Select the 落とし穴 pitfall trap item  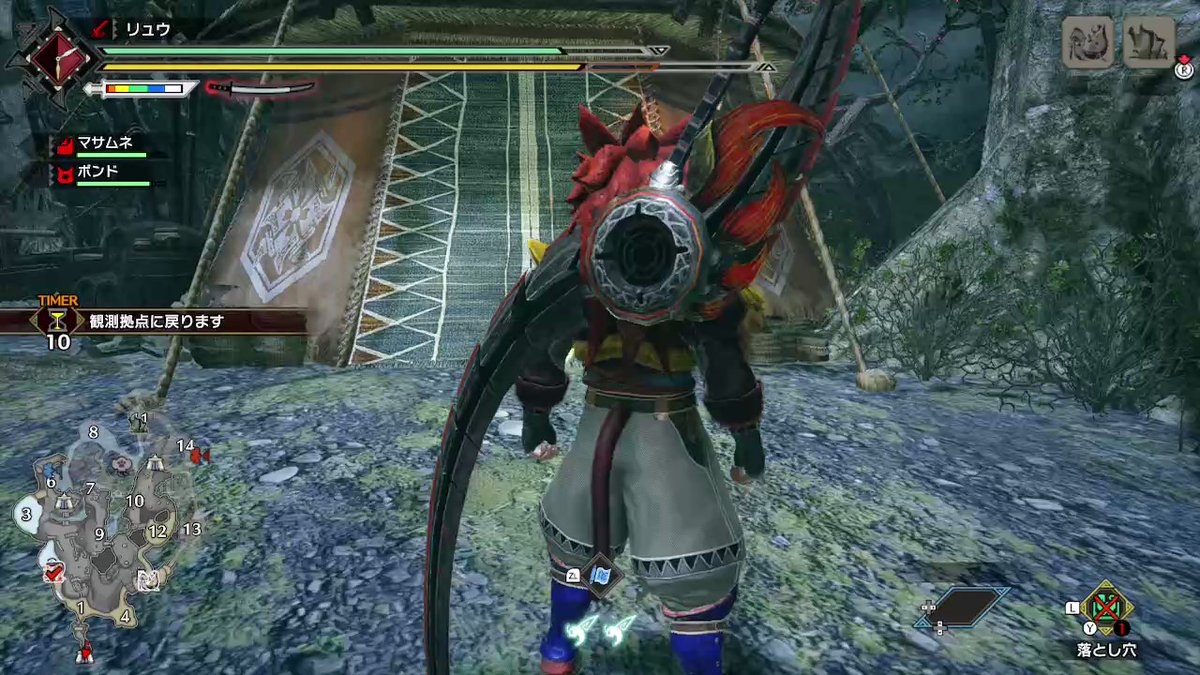(1107, 607)
